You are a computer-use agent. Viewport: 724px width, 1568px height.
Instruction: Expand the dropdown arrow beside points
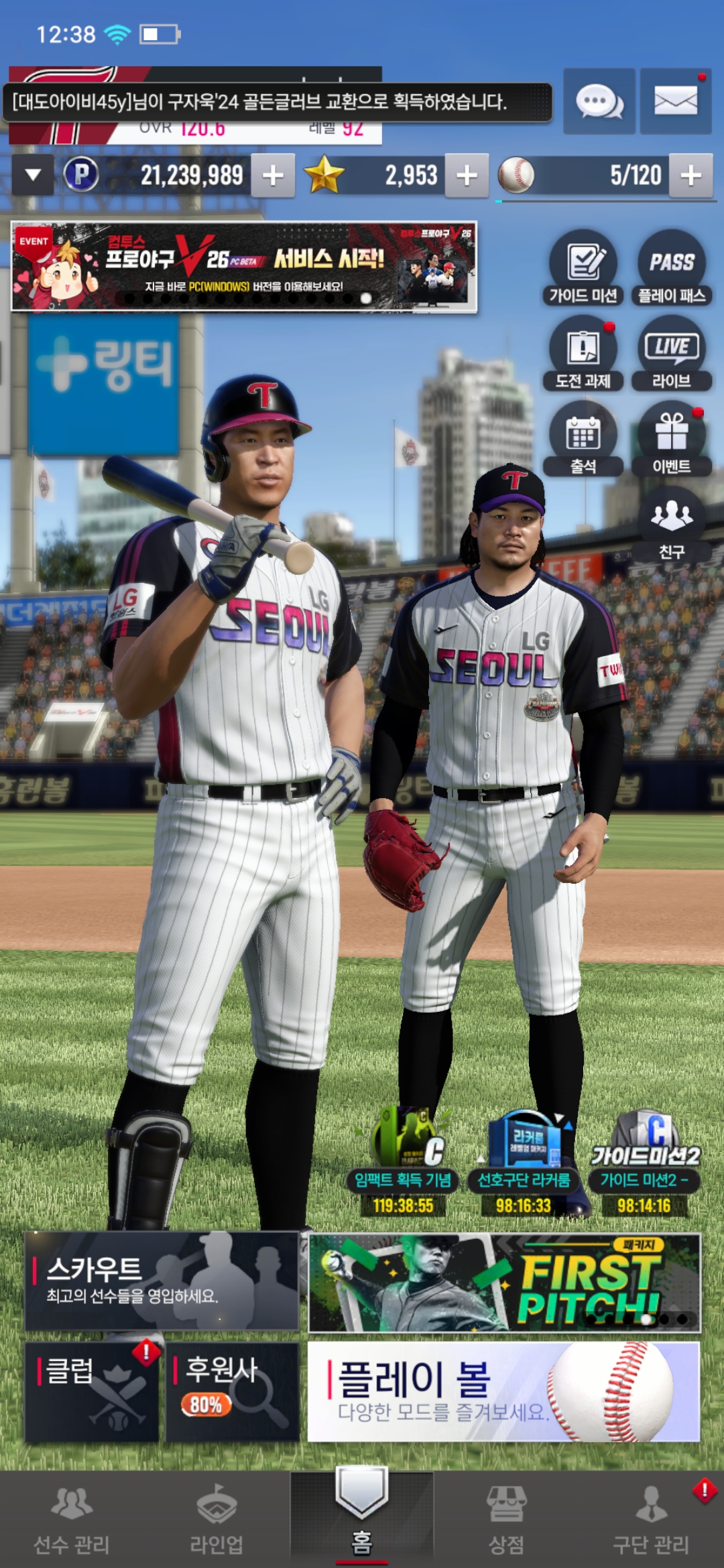point(33,176)
